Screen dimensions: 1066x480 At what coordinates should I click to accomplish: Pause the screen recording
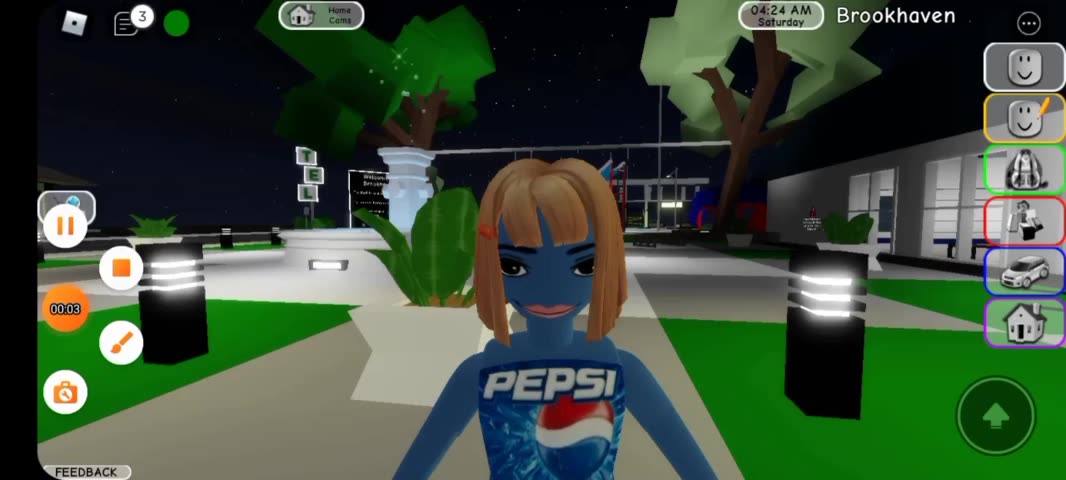[65, 226]
